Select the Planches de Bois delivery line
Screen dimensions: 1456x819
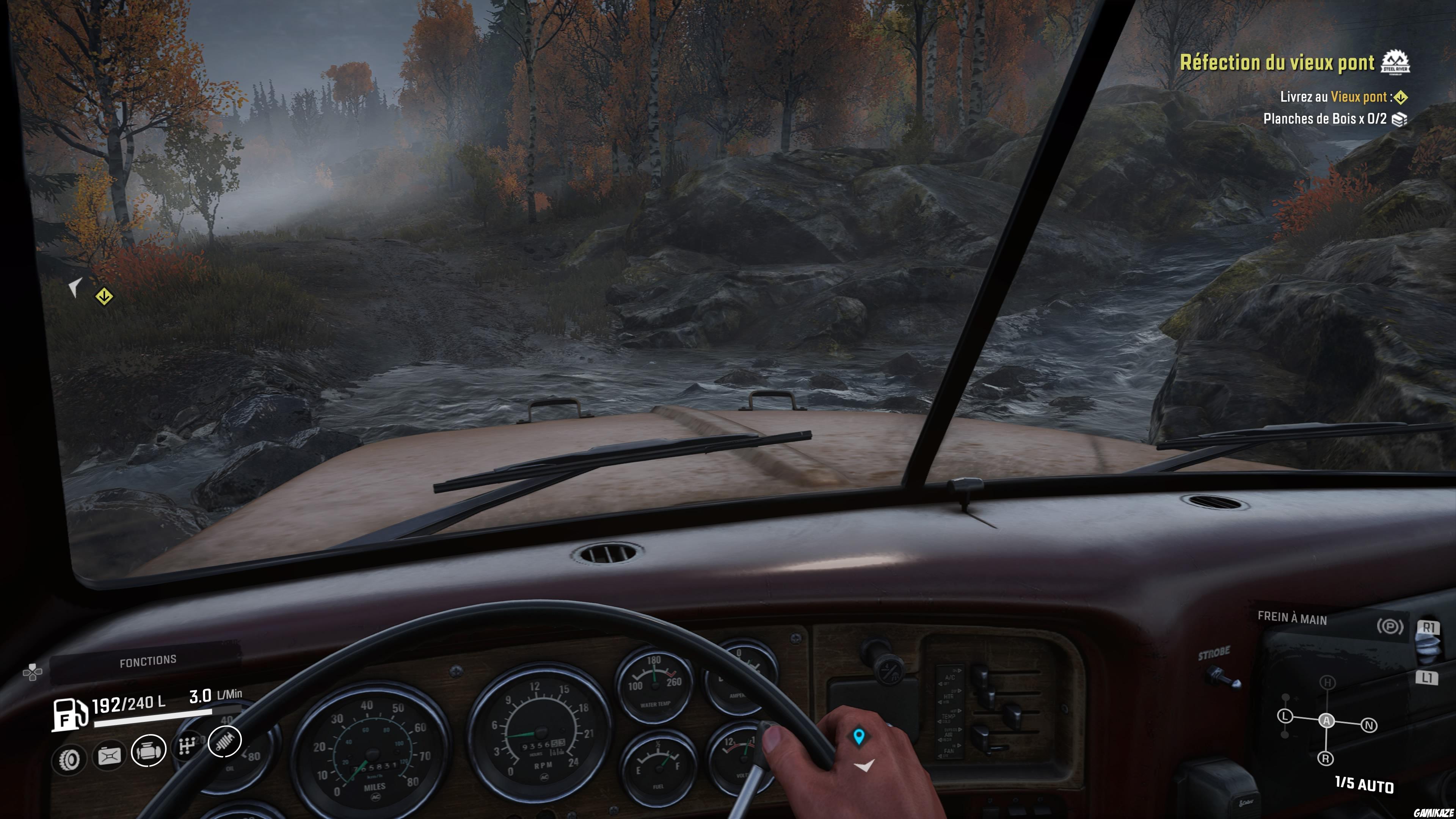tap(1324, 119)
